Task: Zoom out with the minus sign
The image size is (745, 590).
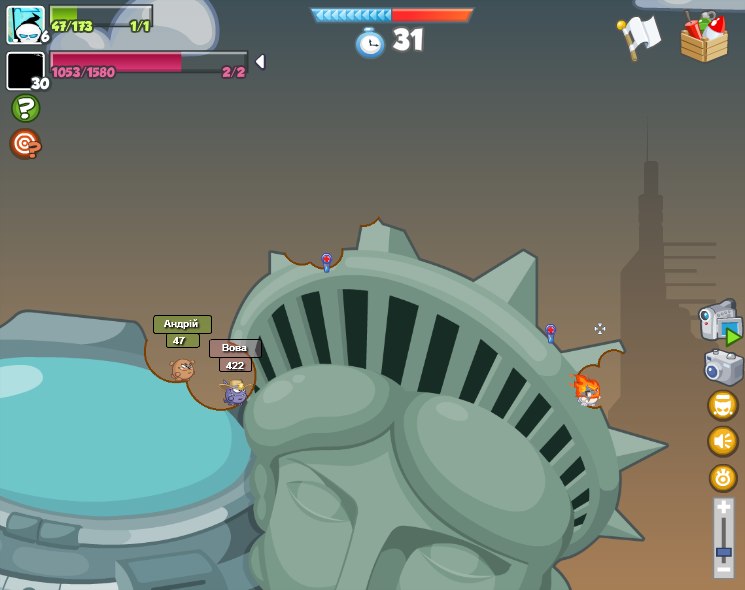Action: 723,569
